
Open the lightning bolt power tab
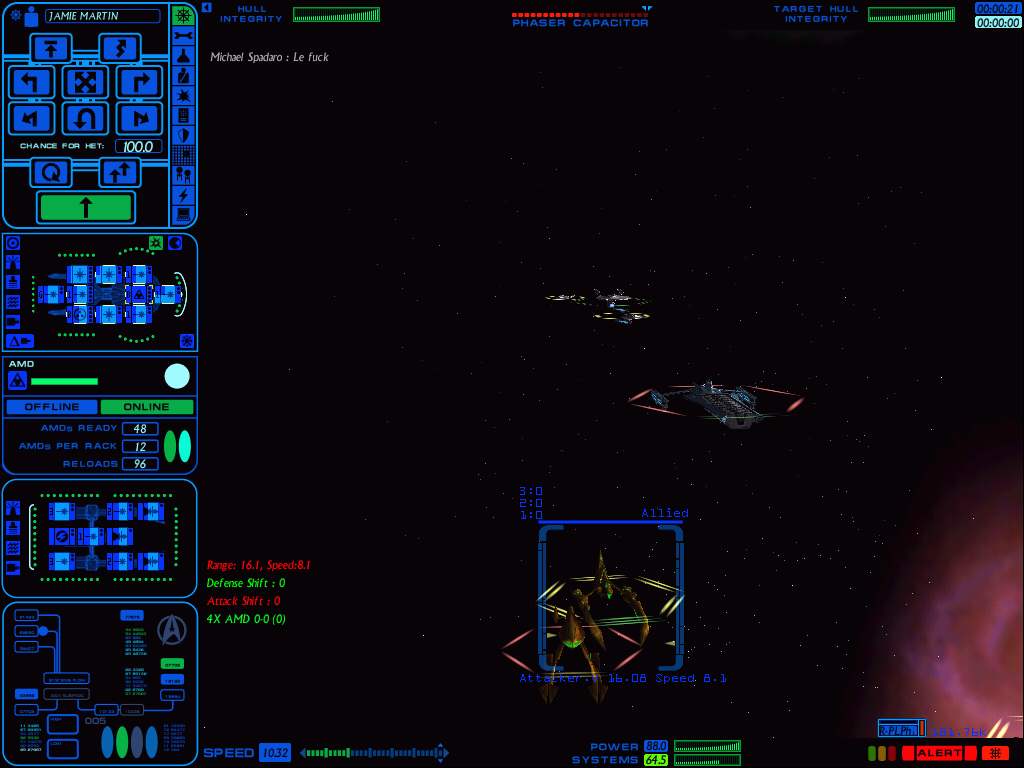click(x=183, y=194)
